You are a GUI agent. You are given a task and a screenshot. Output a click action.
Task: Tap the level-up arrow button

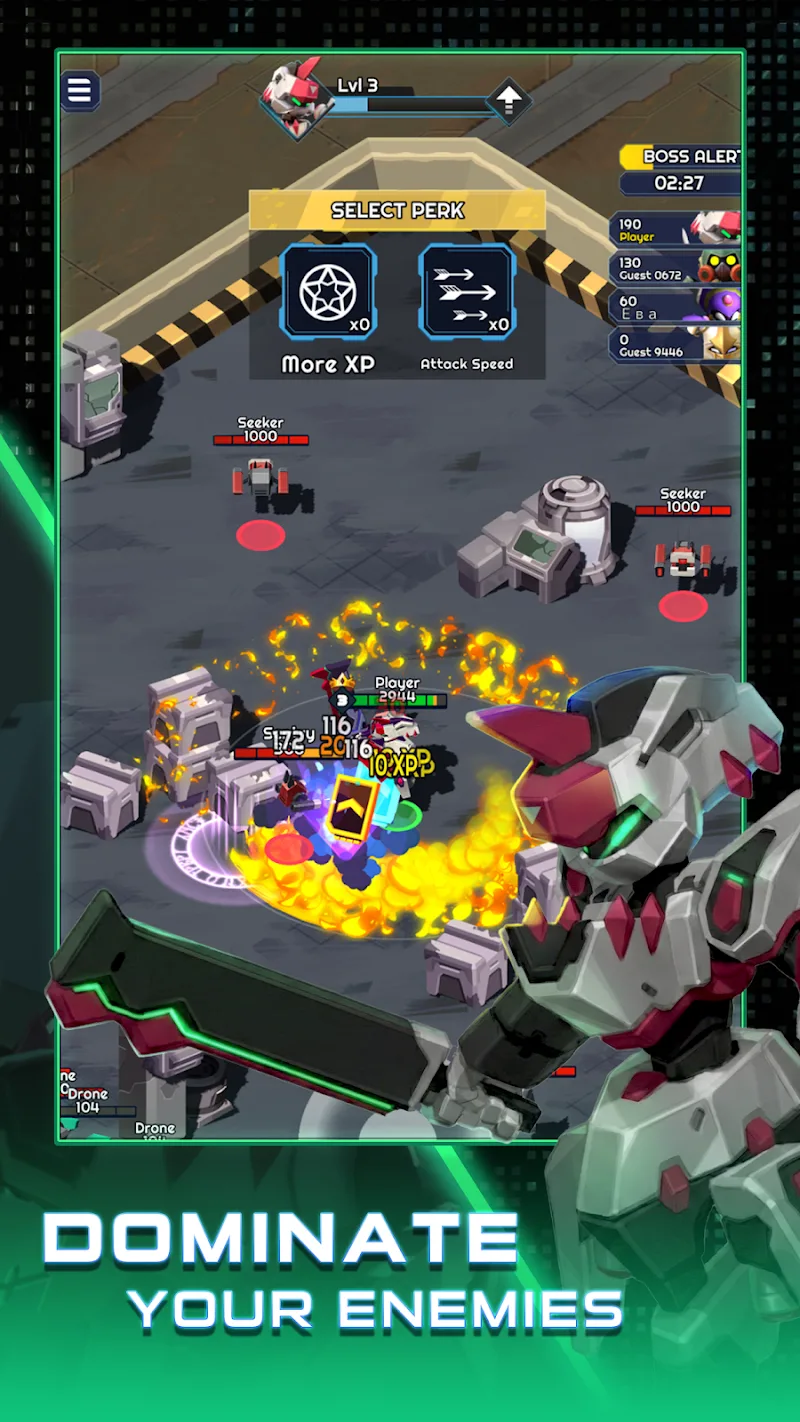click(508, 101)
